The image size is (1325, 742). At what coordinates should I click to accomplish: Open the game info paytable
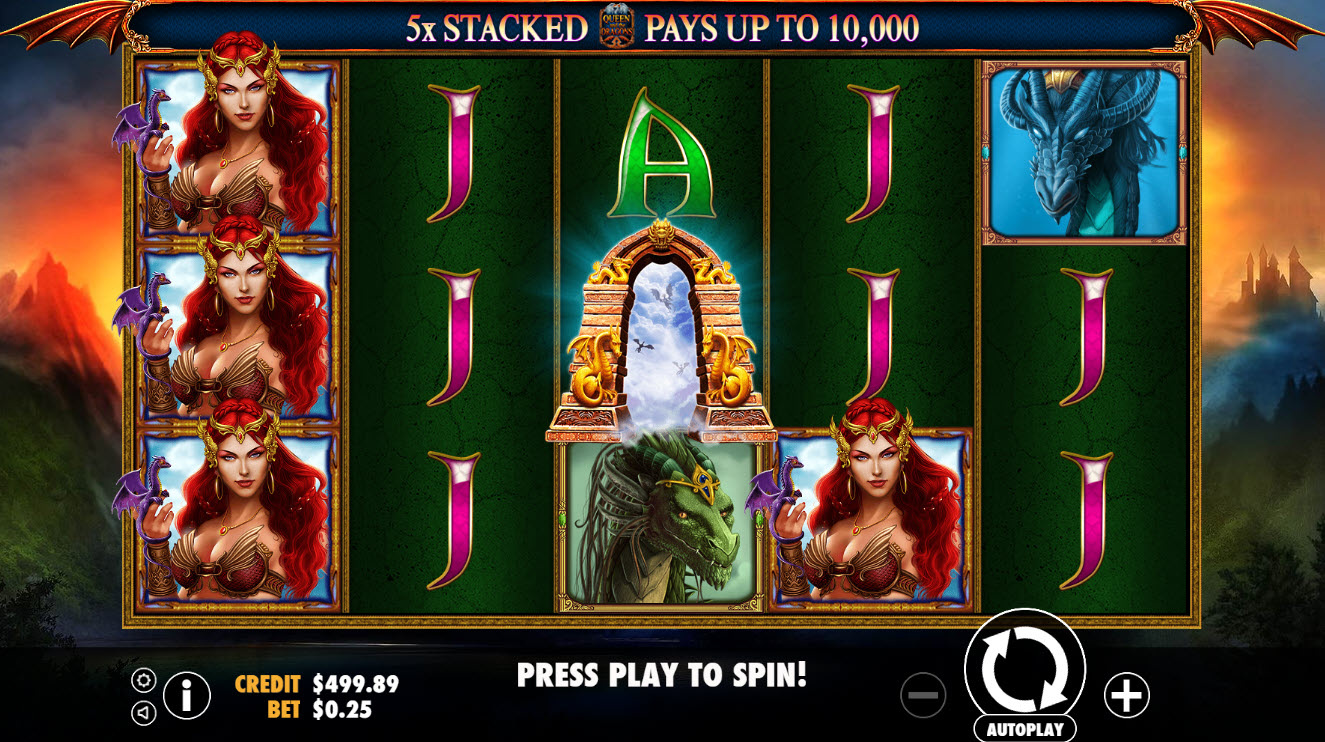pyautogui.click(x=187, y=695)
